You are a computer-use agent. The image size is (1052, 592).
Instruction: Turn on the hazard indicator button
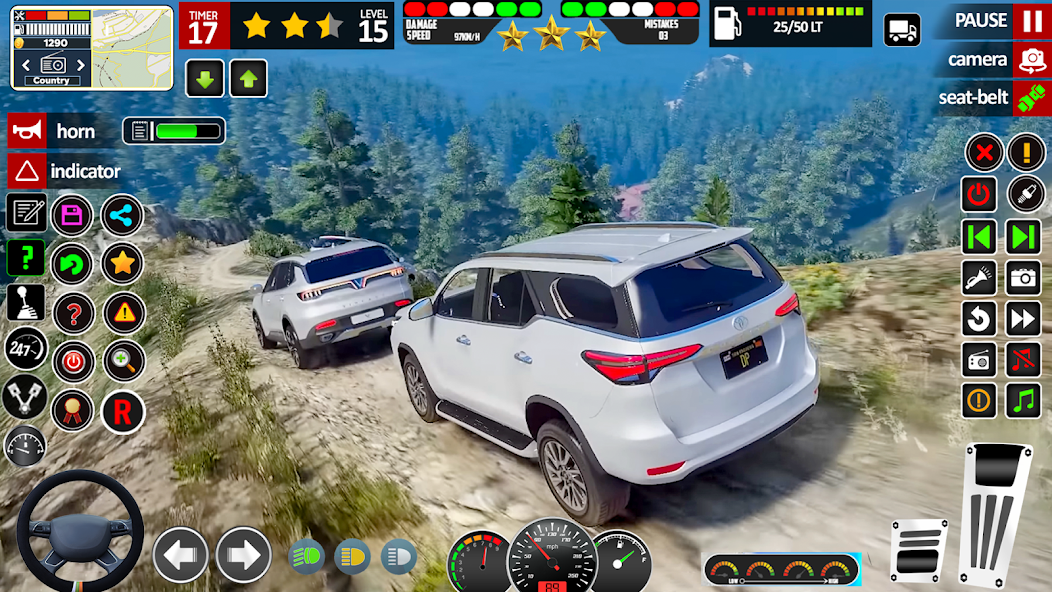coord(28,171)
